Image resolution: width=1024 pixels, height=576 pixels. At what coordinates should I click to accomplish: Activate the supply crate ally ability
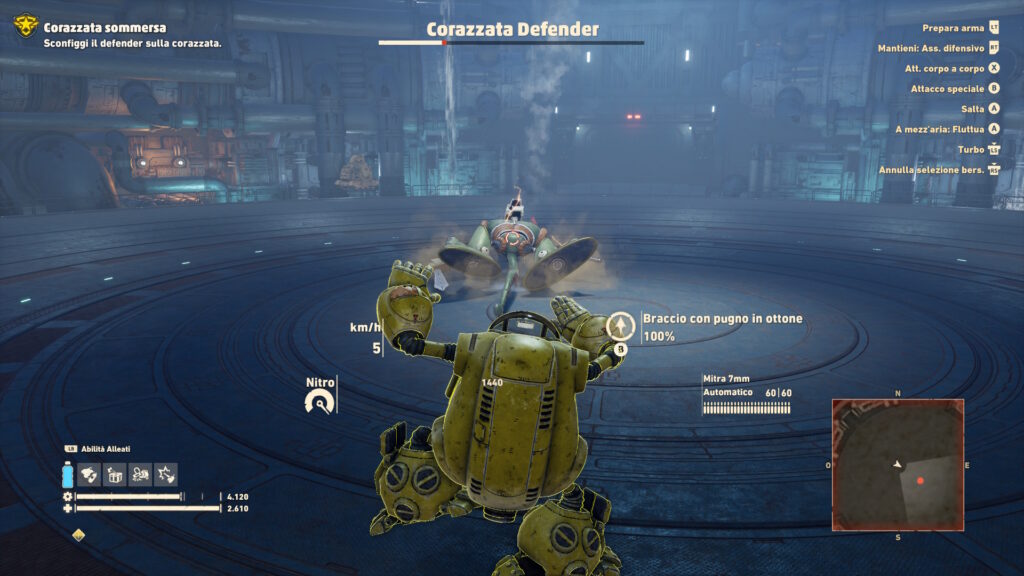[x=114, y=474]
